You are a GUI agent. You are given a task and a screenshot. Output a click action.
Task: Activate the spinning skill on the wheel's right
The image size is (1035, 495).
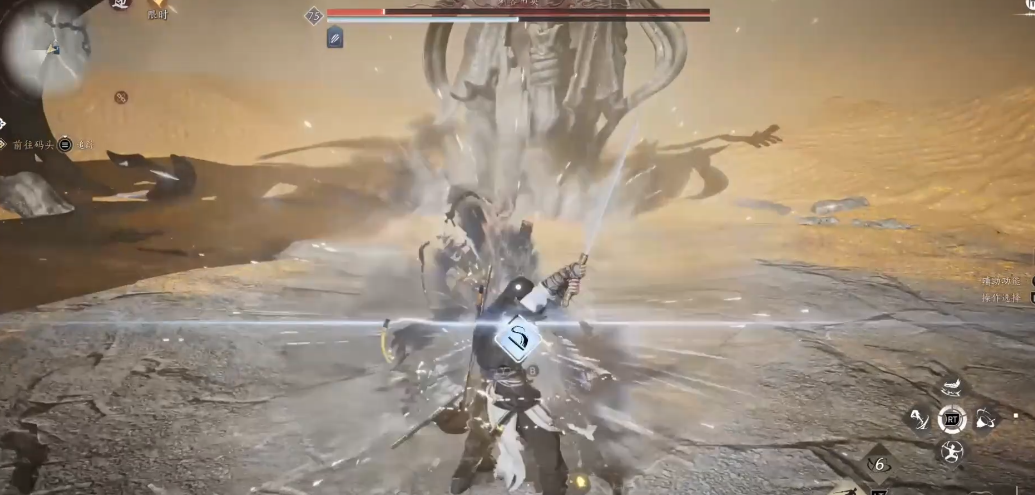pyautogui.click(x=985, y=419)
